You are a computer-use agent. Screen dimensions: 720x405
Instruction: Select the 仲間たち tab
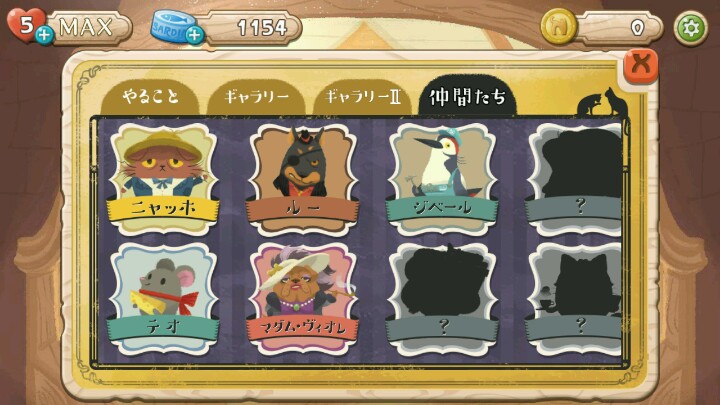coord(467,98)
